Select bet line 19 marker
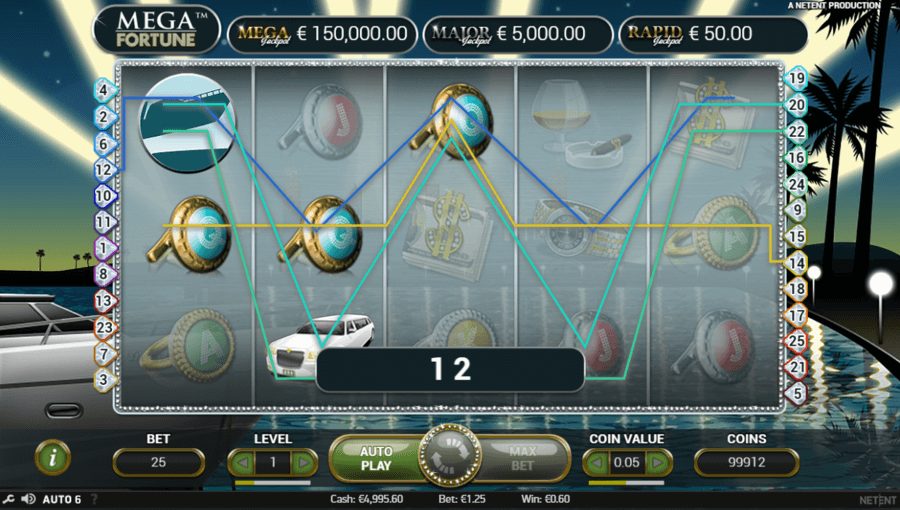This screenshot has width=900, height=510. [797, 77]
